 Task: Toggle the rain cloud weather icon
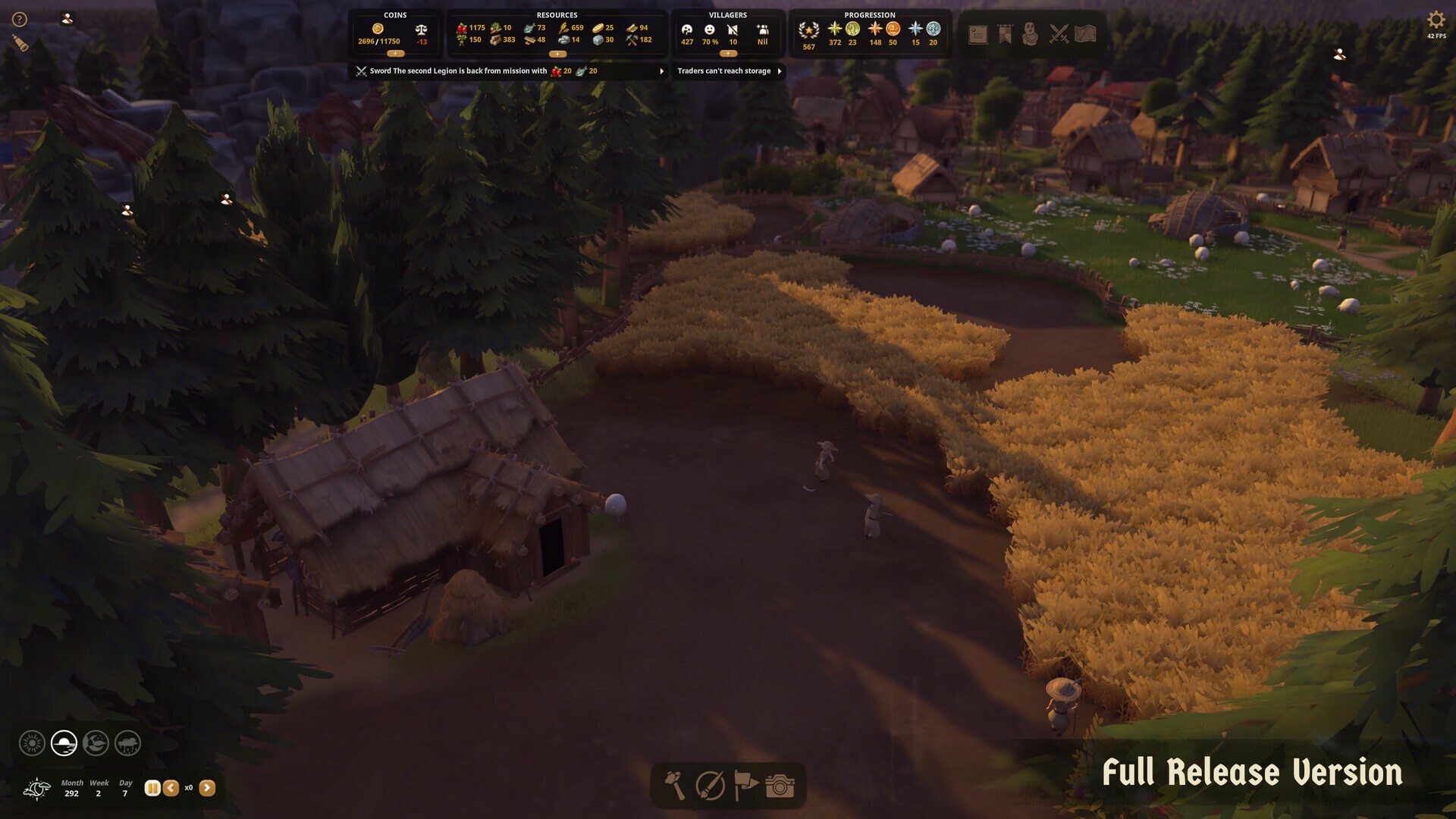coord(127,743)
